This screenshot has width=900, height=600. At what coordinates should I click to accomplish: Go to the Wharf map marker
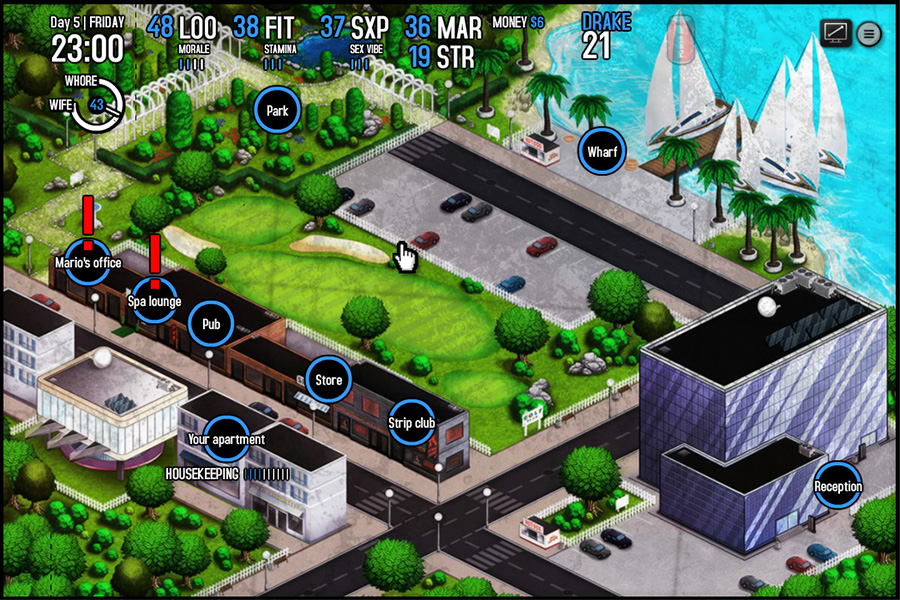click(602, 152)
